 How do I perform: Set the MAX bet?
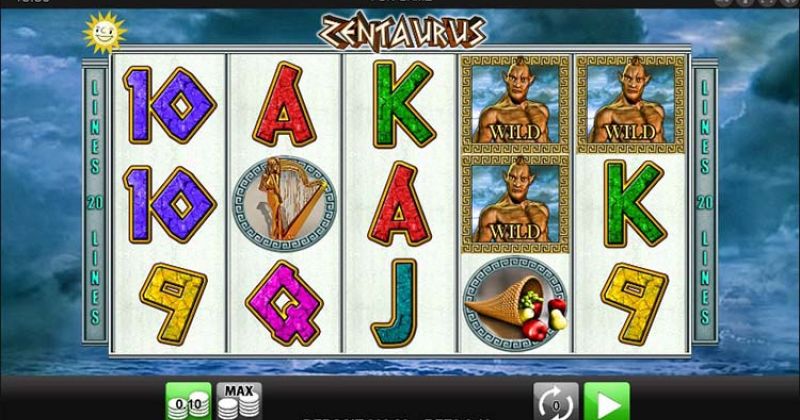click(238, 400)
